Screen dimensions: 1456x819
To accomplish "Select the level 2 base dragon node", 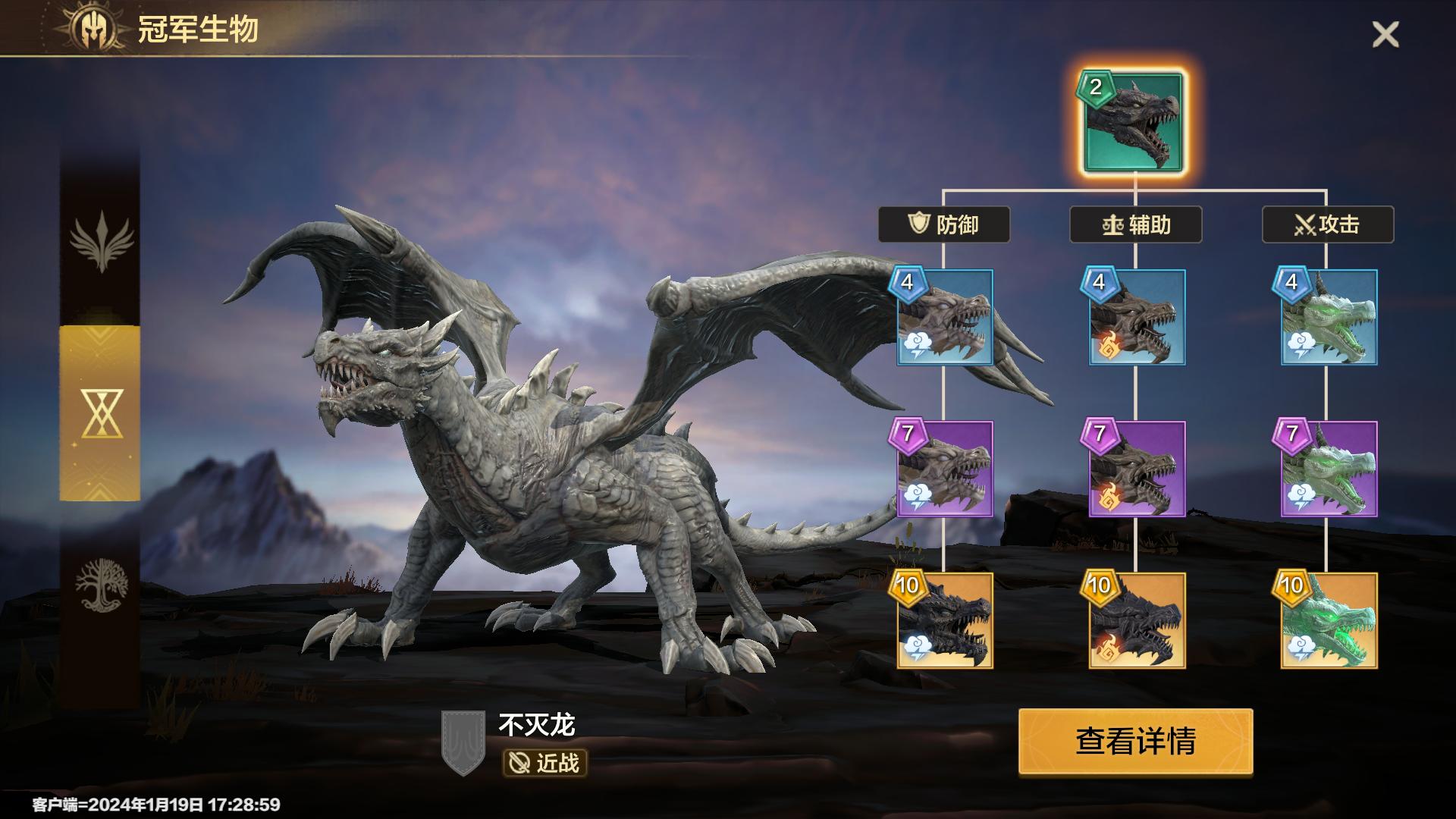I will click(x=1133, y=122).
